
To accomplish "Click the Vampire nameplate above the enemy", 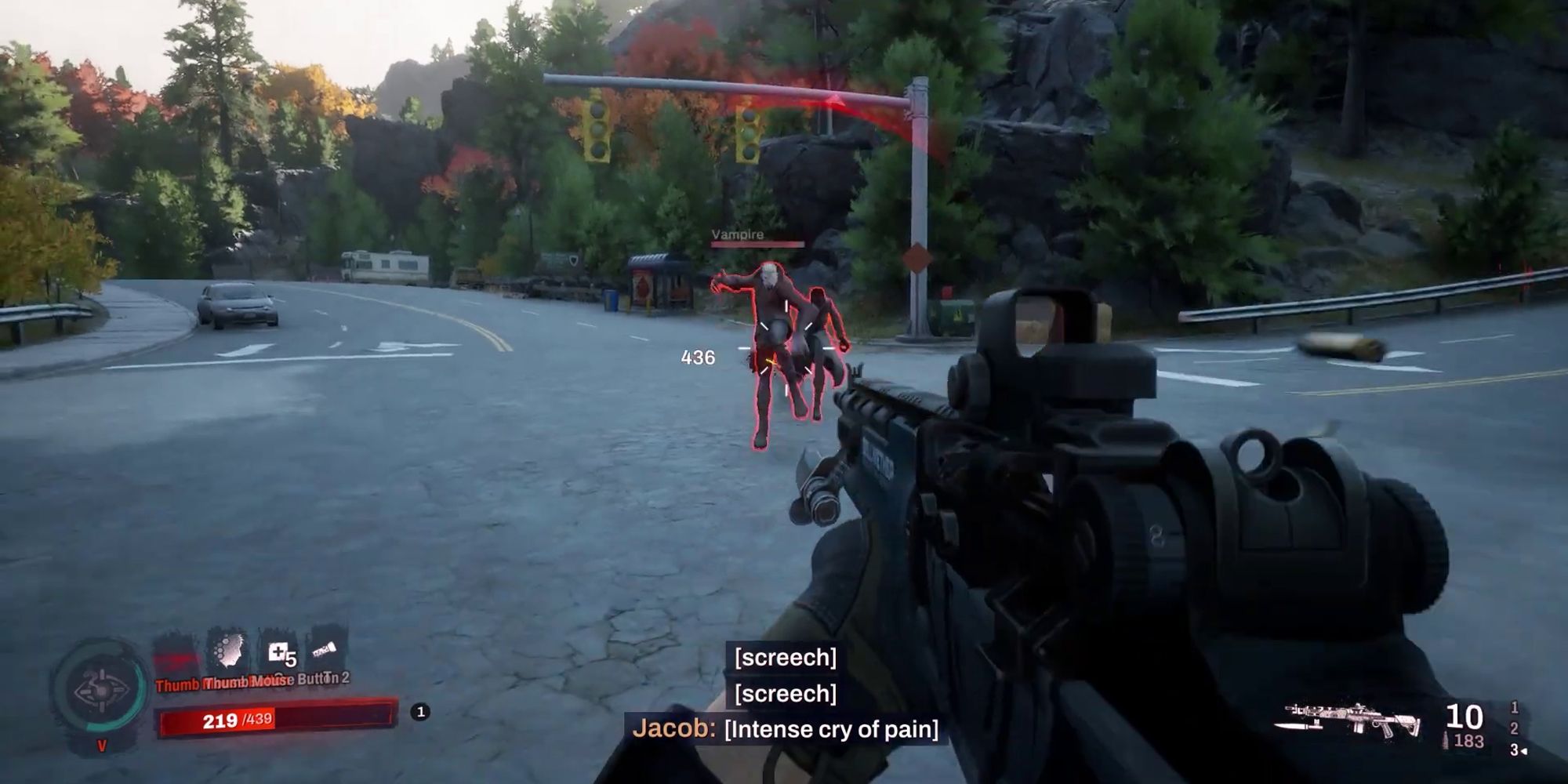I will (735, 234).
